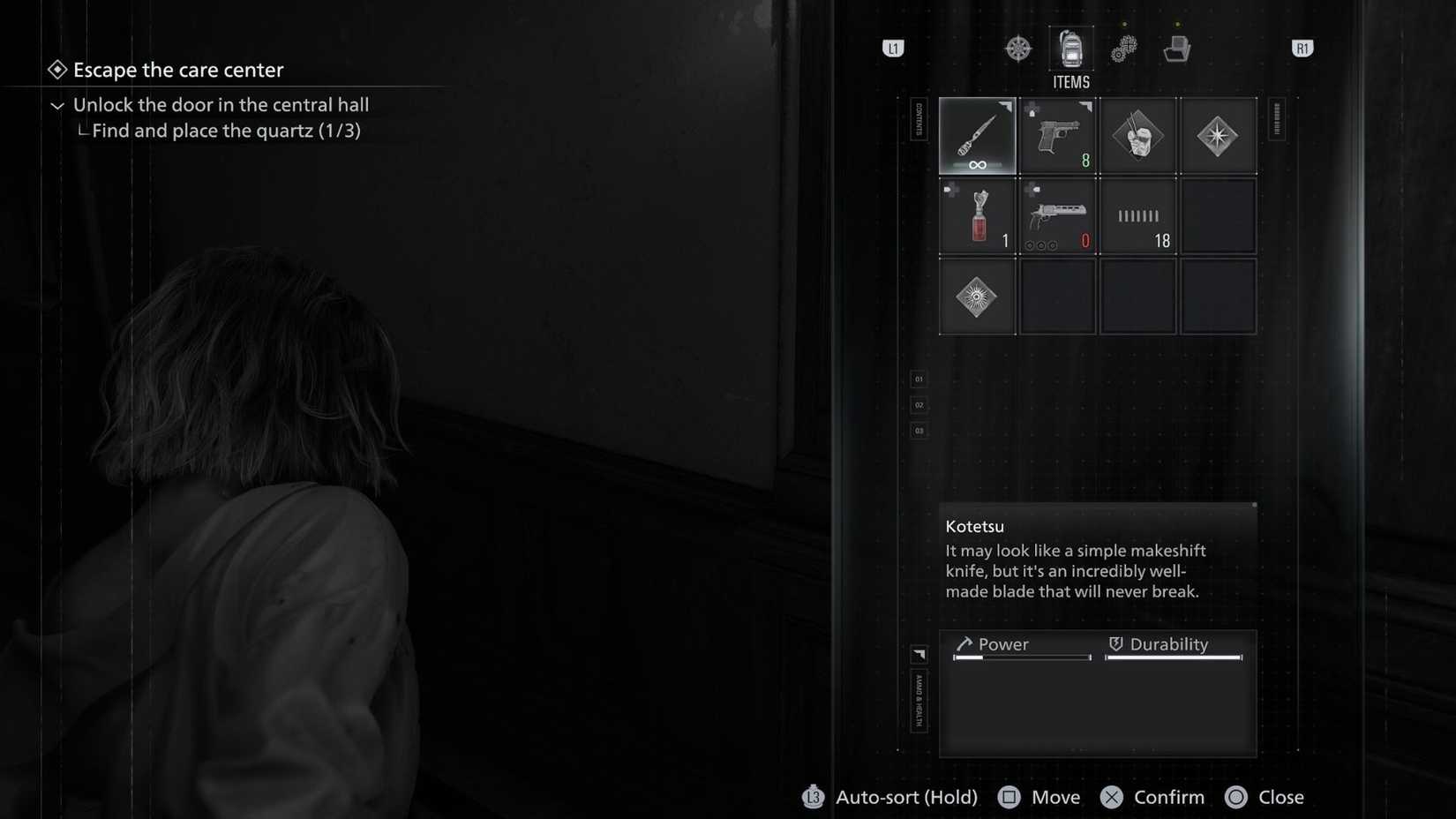Expand the Unlock the door objective chevron
This screenshot has width=1456, height=819.
56,105
